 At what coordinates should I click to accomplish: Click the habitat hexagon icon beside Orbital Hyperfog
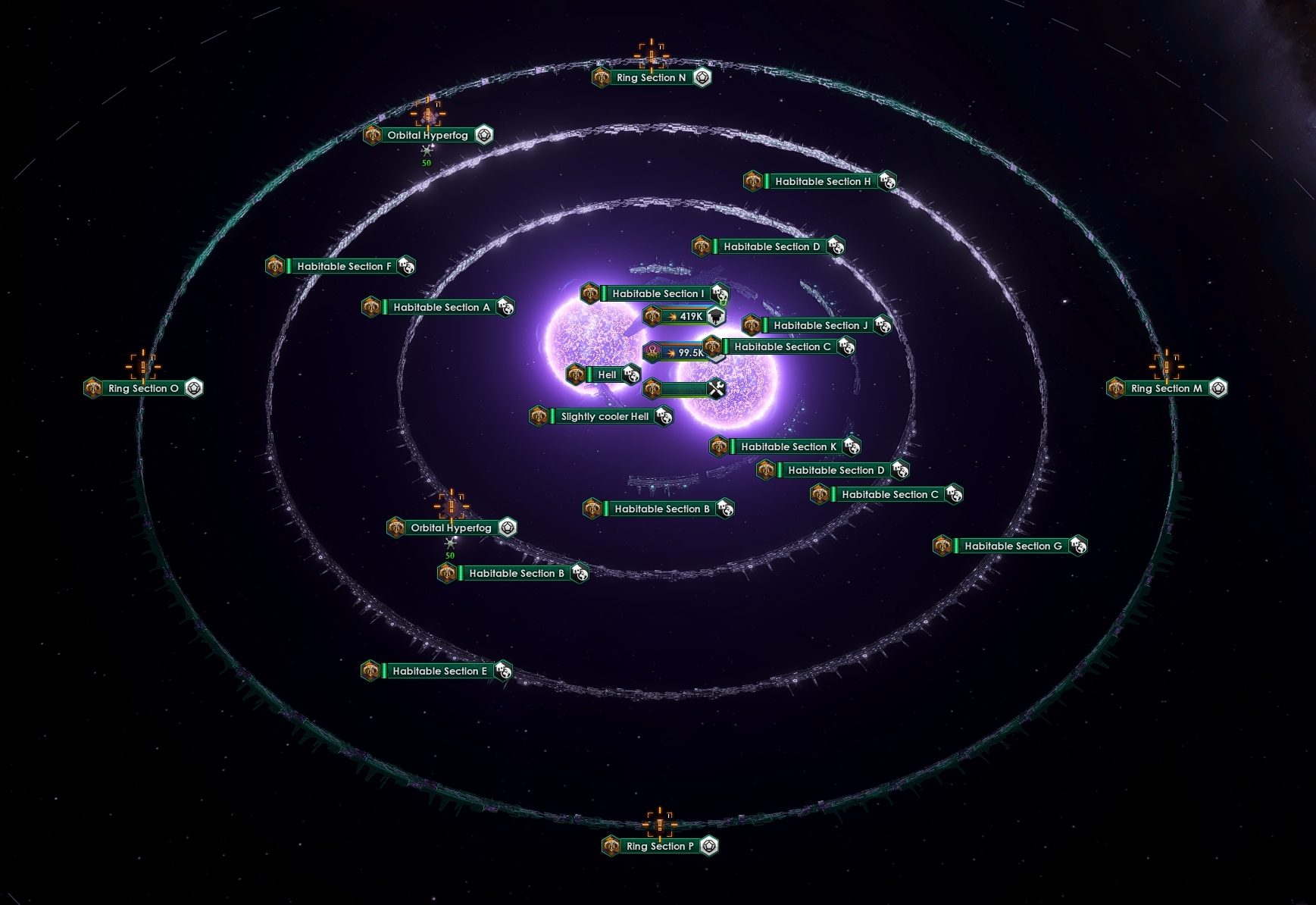[x=483, y=136]
